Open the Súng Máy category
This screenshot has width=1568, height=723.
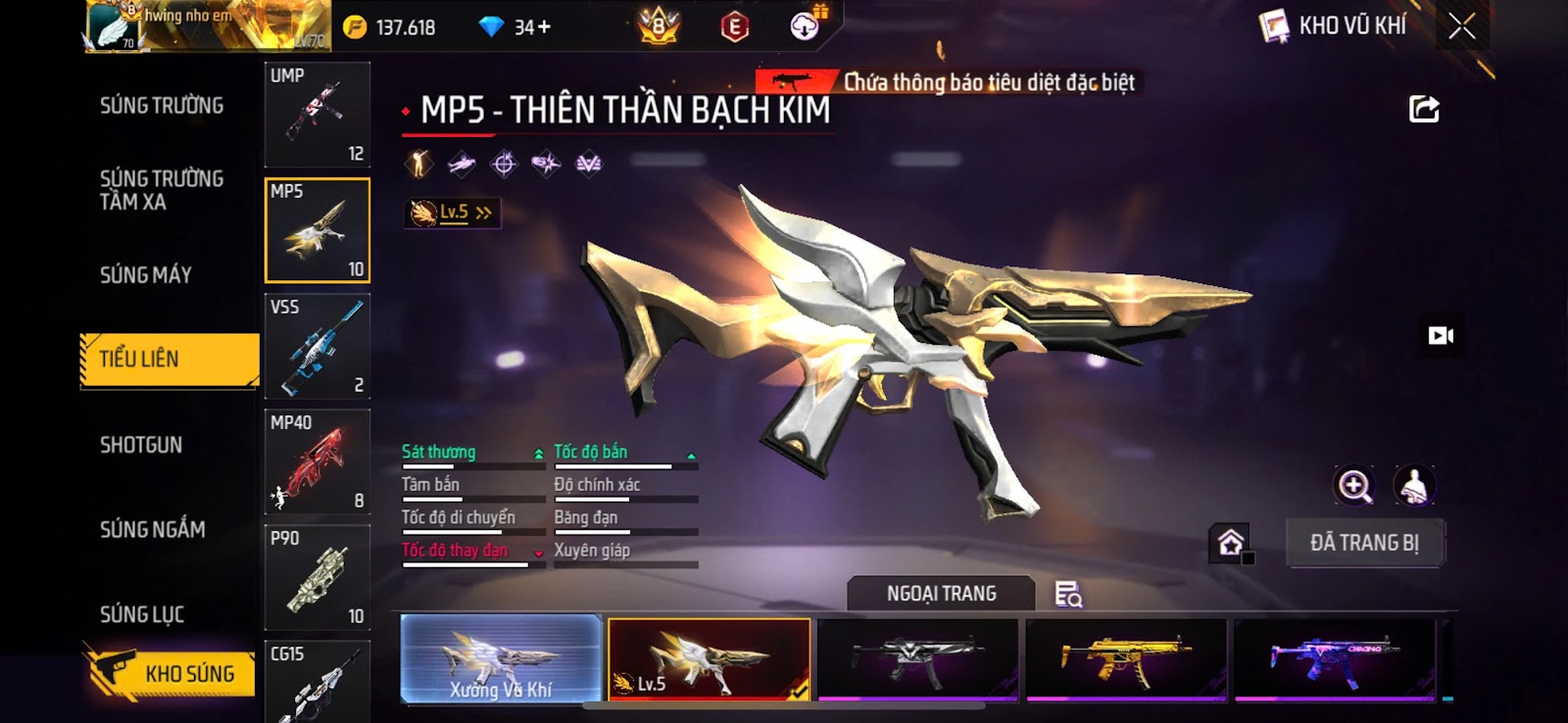click(146, 275)
